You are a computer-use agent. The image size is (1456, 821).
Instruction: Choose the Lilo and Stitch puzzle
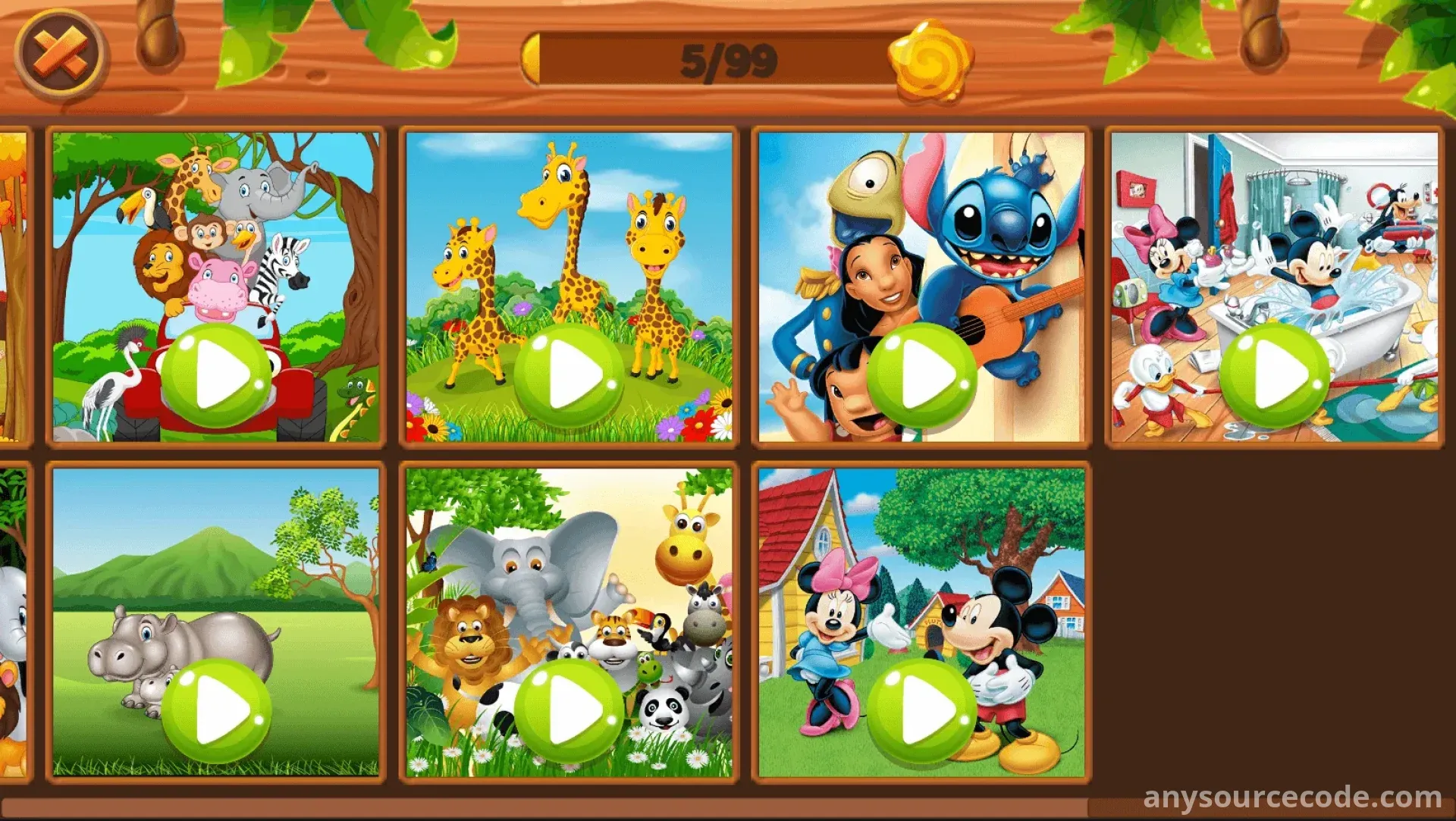922,374
